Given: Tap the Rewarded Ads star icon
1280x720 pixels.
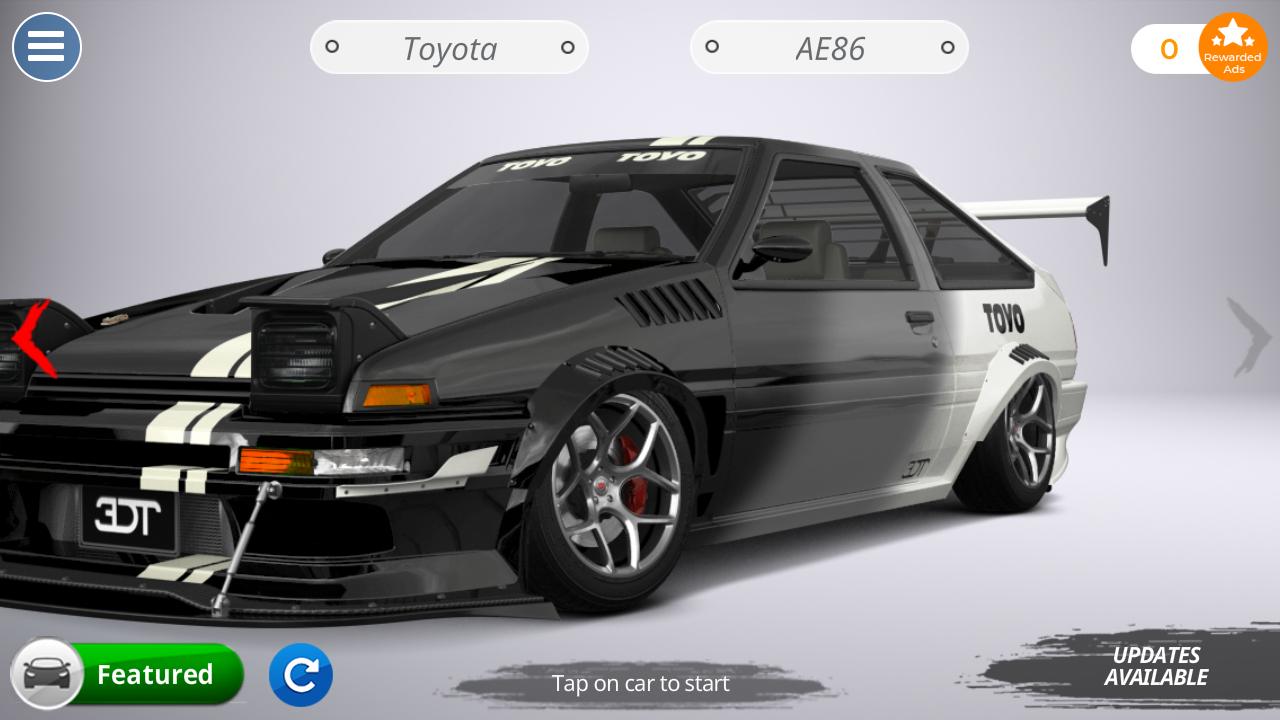Looking at the screenshot, I should click(x=1233, y=47).
